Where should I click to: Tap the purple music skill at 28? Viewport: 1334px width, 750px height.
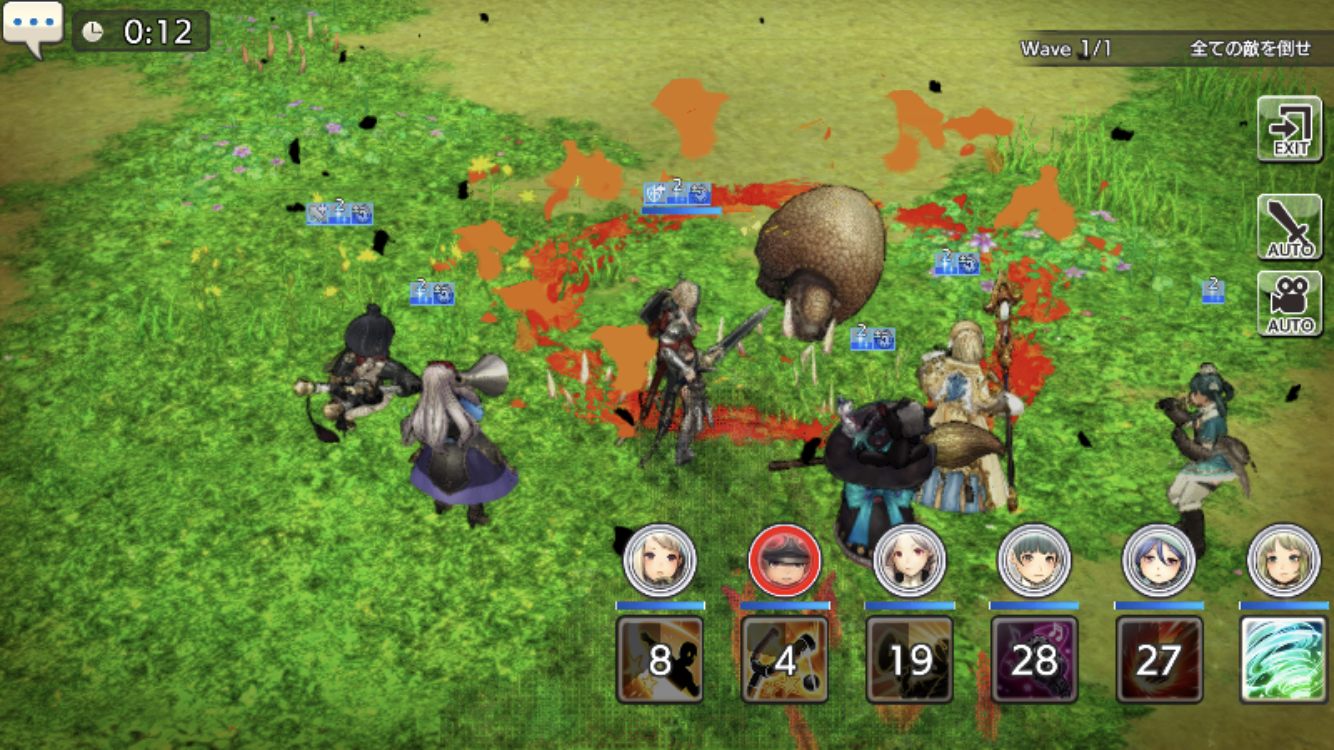(x=1034, y=659)
